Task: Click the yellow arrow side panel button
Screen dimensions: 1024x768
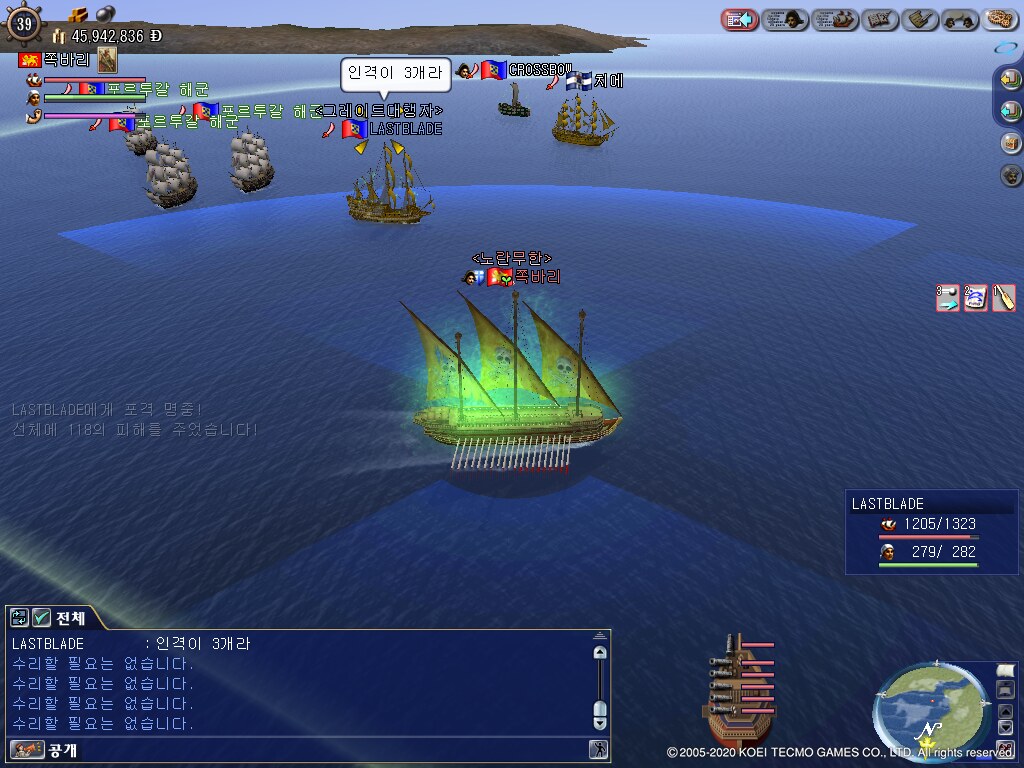Action: 1011,80
